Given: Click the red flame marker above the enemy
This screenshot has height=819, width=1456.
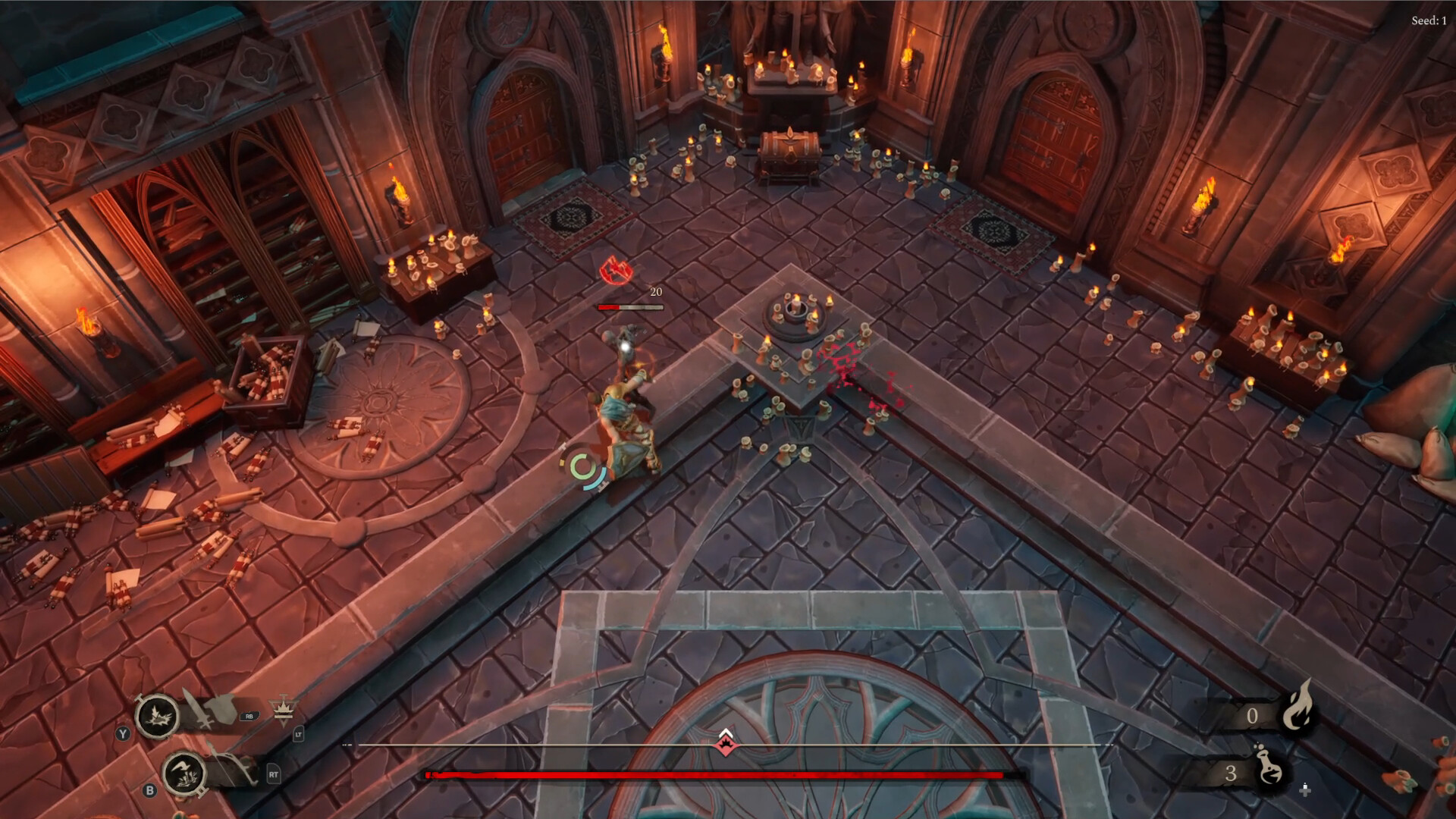Looking at the screenshot, I should coord(616,271).
